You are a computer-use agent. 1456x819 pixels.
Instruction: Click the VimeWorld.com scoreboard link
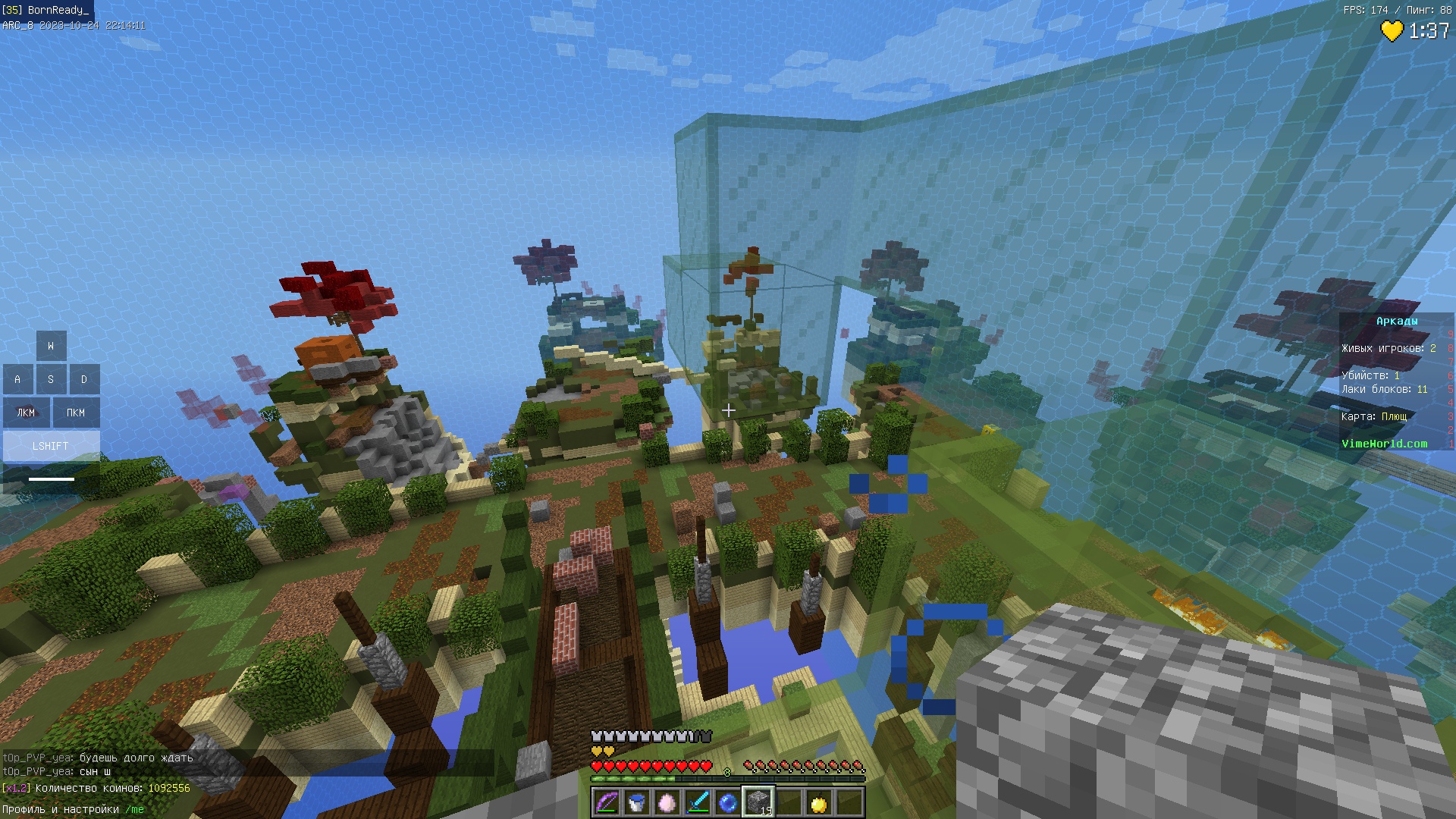pyautogui.click(x=1384, y=444)
